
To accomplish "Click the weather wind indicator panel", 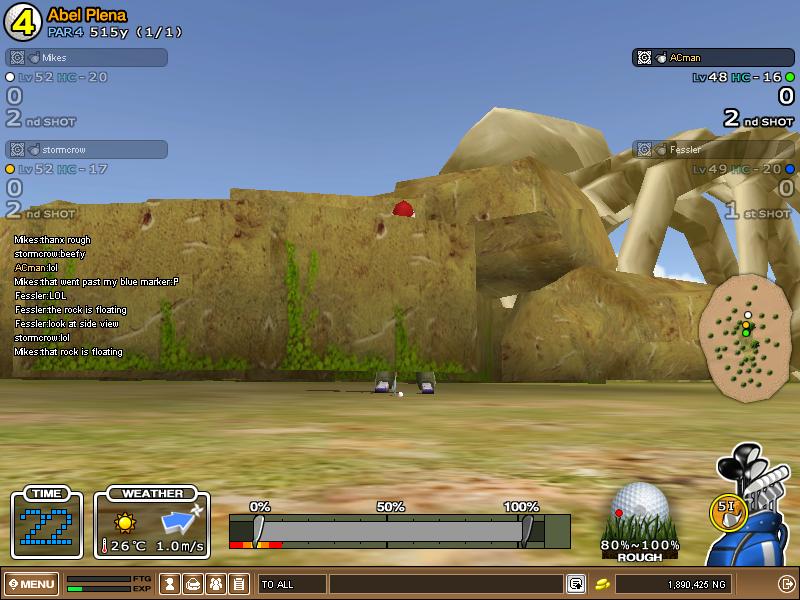I will [152, 525].
